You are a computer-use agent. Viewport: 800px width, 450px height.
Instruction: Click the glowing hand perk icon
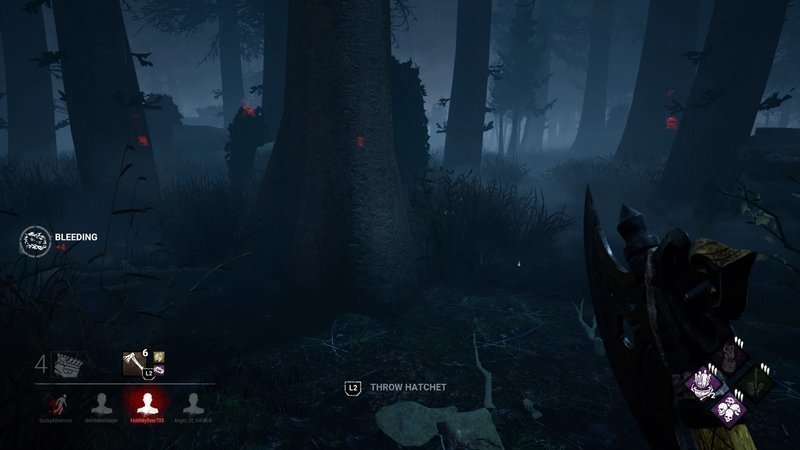(704, 384)
